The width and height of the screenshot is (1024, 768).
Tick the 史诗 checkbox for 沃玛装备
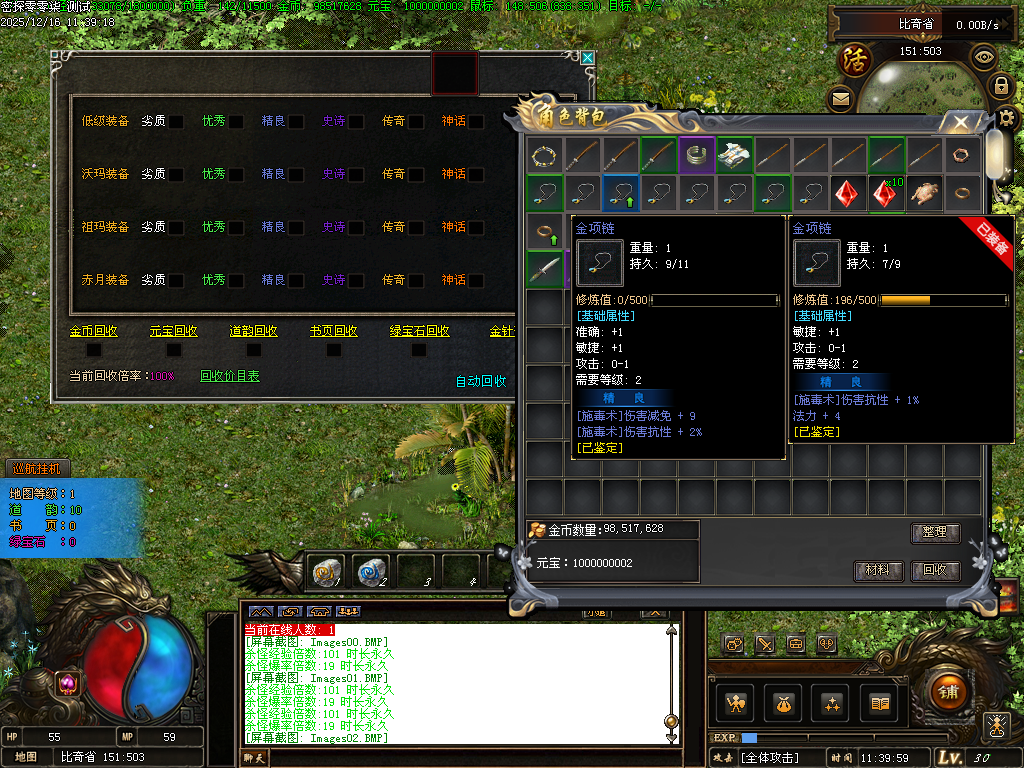356,174
